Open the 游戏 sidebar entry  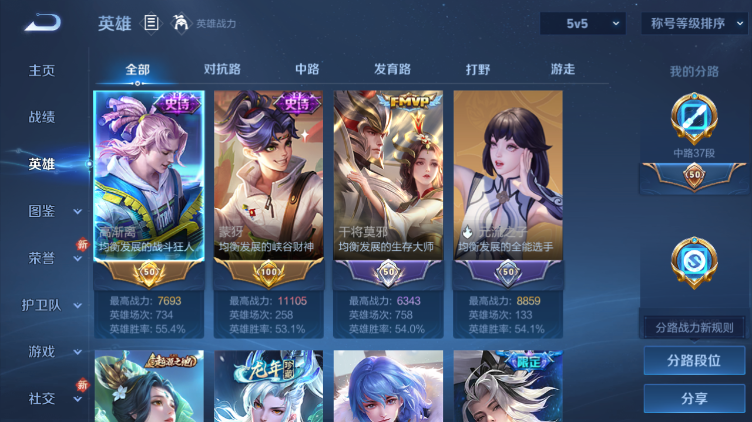[x=42, y=351]
